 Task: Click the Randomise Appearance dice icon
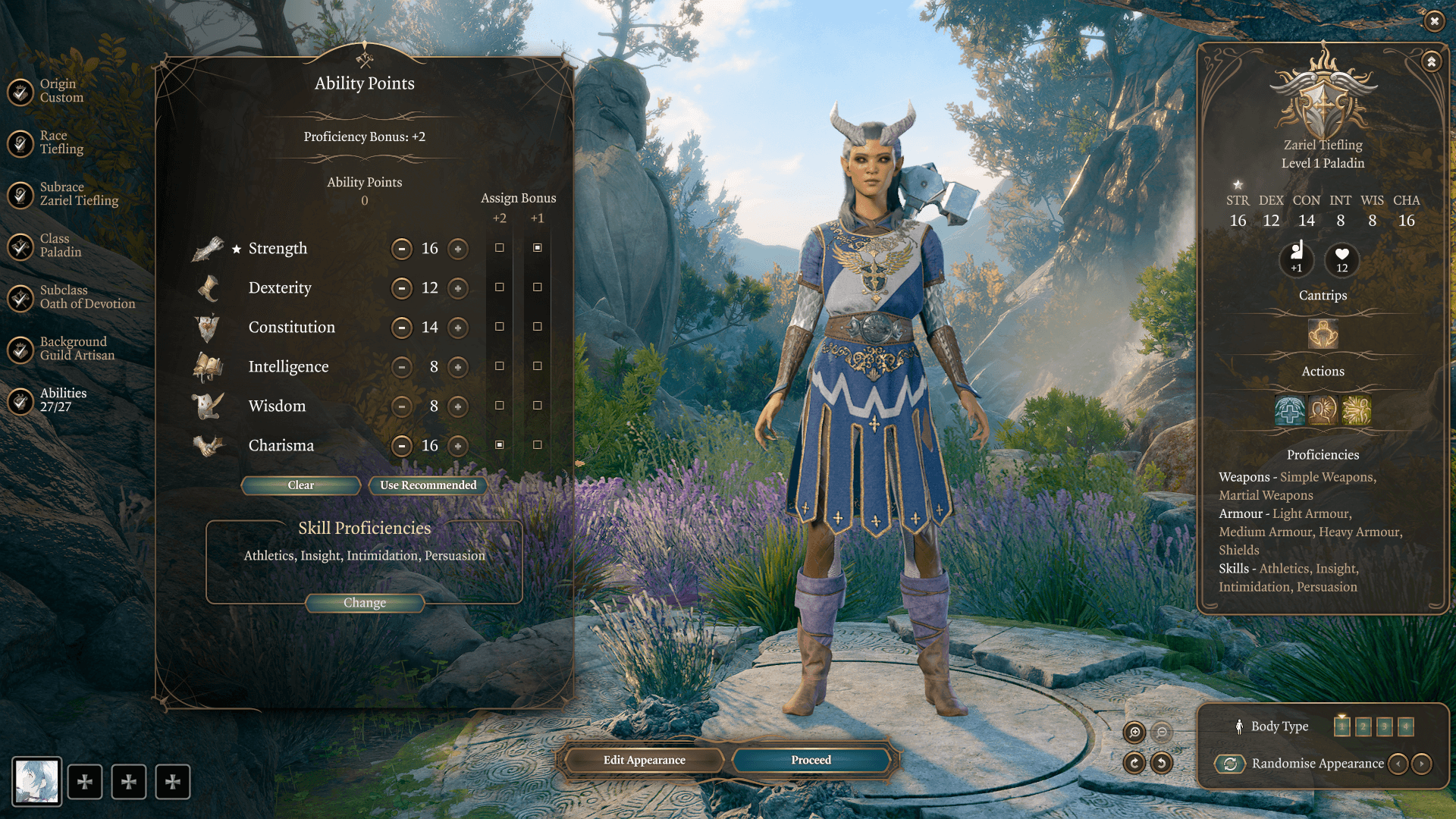tap(1232, 764)
